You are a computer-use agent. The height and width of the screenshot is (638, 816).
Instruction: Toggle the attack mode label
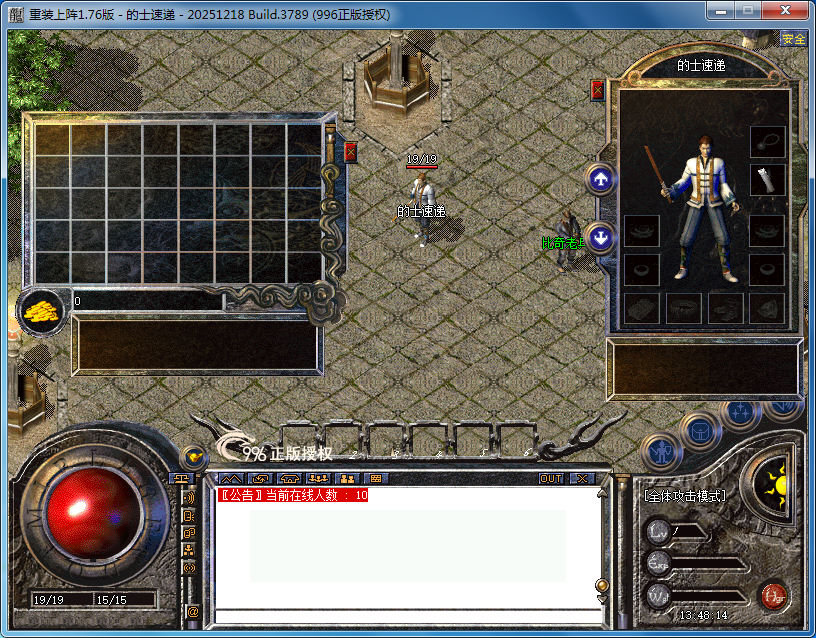(x=685, y=495)
